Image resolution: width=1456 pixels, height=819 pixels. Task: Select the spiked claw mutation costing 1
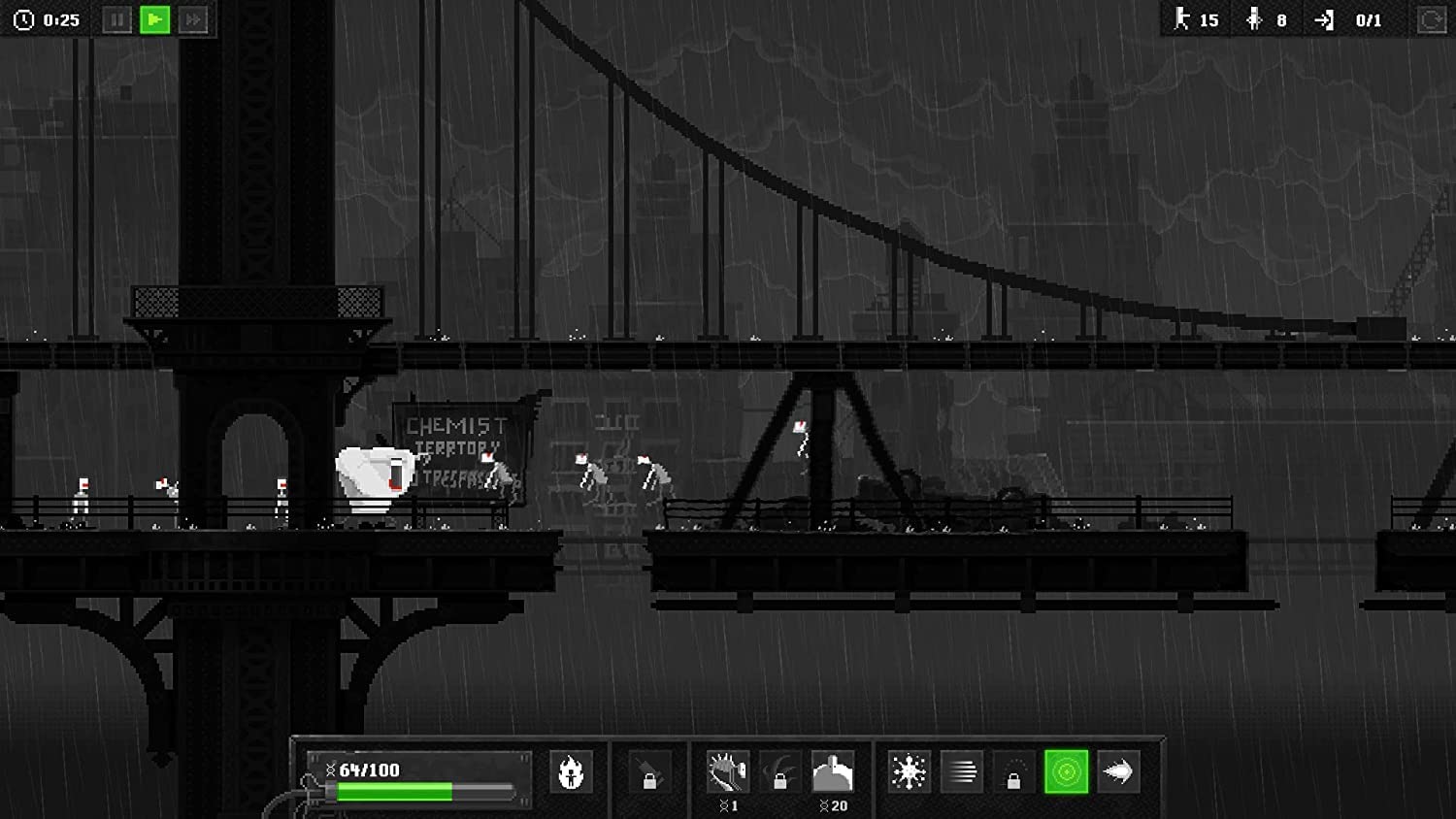click(x=727, y=772)
